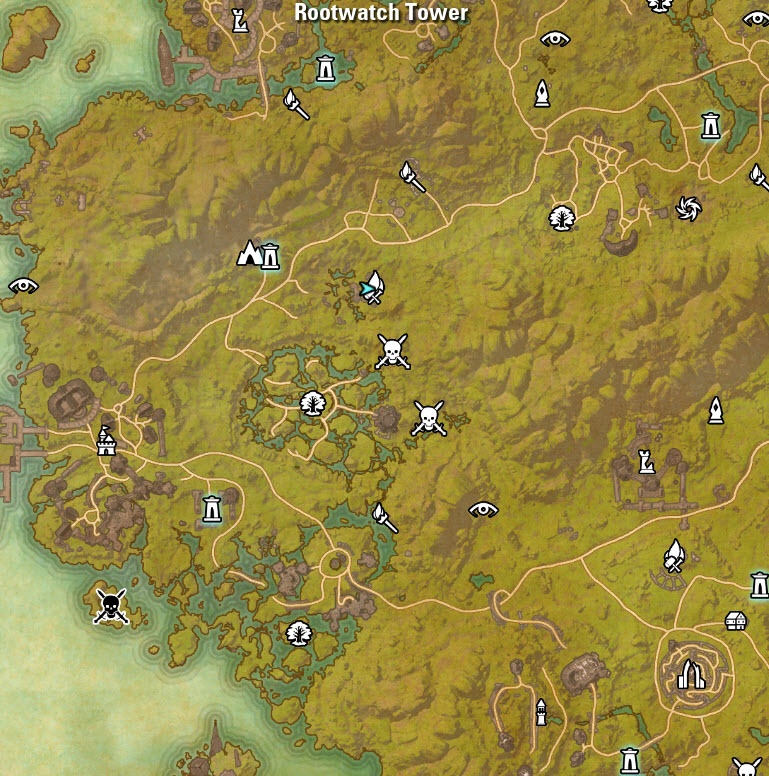Select the small house map marker
Image resolution: width=769 pixels, height=776 pixels.
coord(735,621)
